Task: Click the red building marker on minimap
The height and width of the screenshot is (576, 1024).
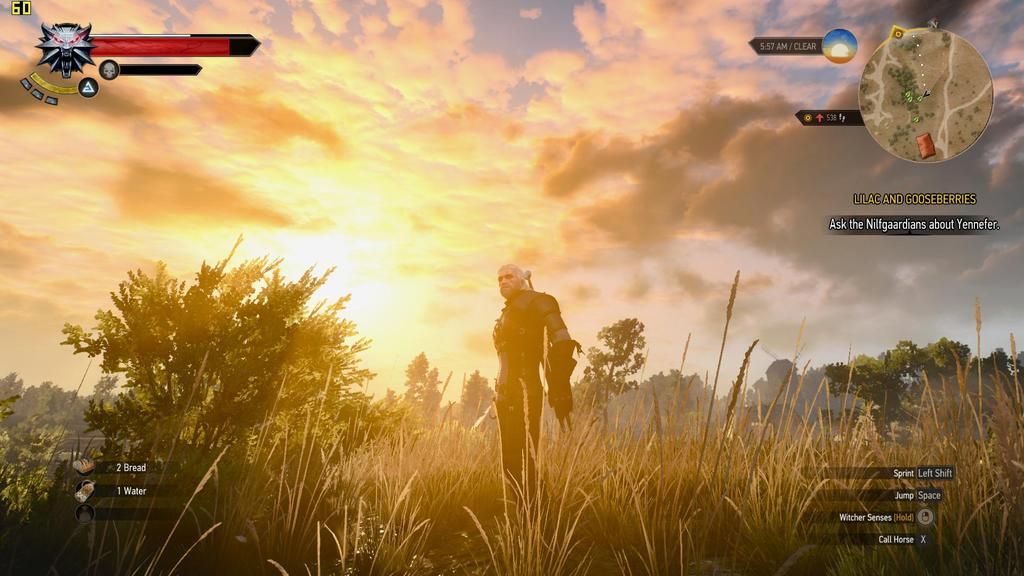Action: coord(926,145)
